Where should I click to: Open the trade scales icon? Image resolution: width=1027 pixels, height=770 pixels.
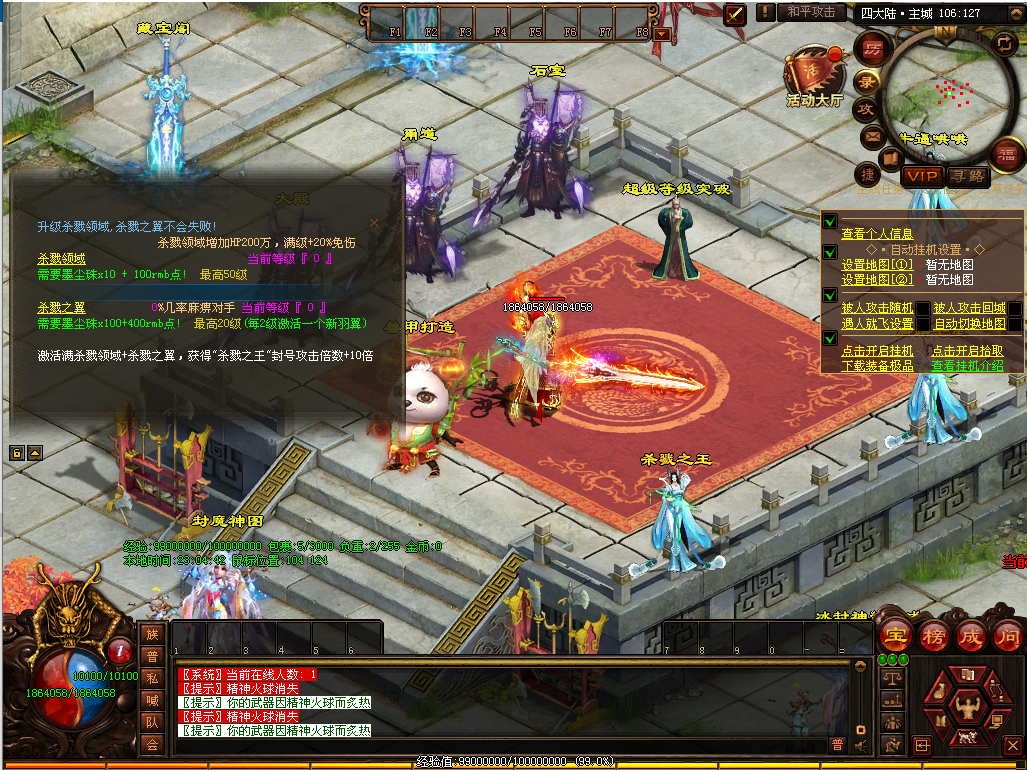click(x=892, y=679)
